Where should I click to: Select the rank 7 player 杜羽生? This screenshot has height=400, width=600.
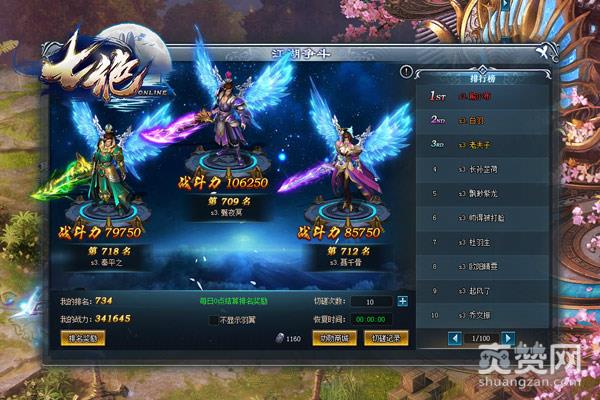coord(482,241)
